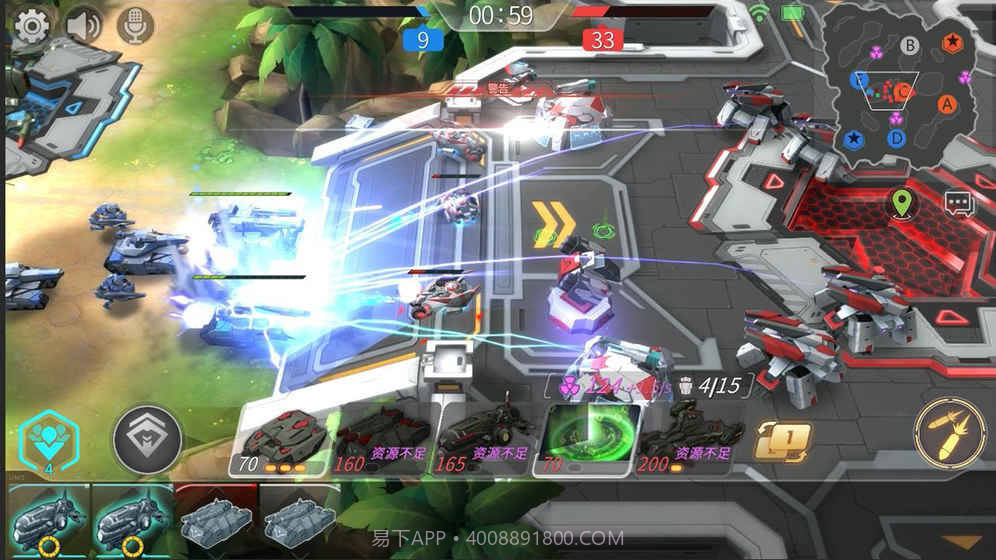
Task: Tap the green location pin button
Action: [x=903, y=203]
